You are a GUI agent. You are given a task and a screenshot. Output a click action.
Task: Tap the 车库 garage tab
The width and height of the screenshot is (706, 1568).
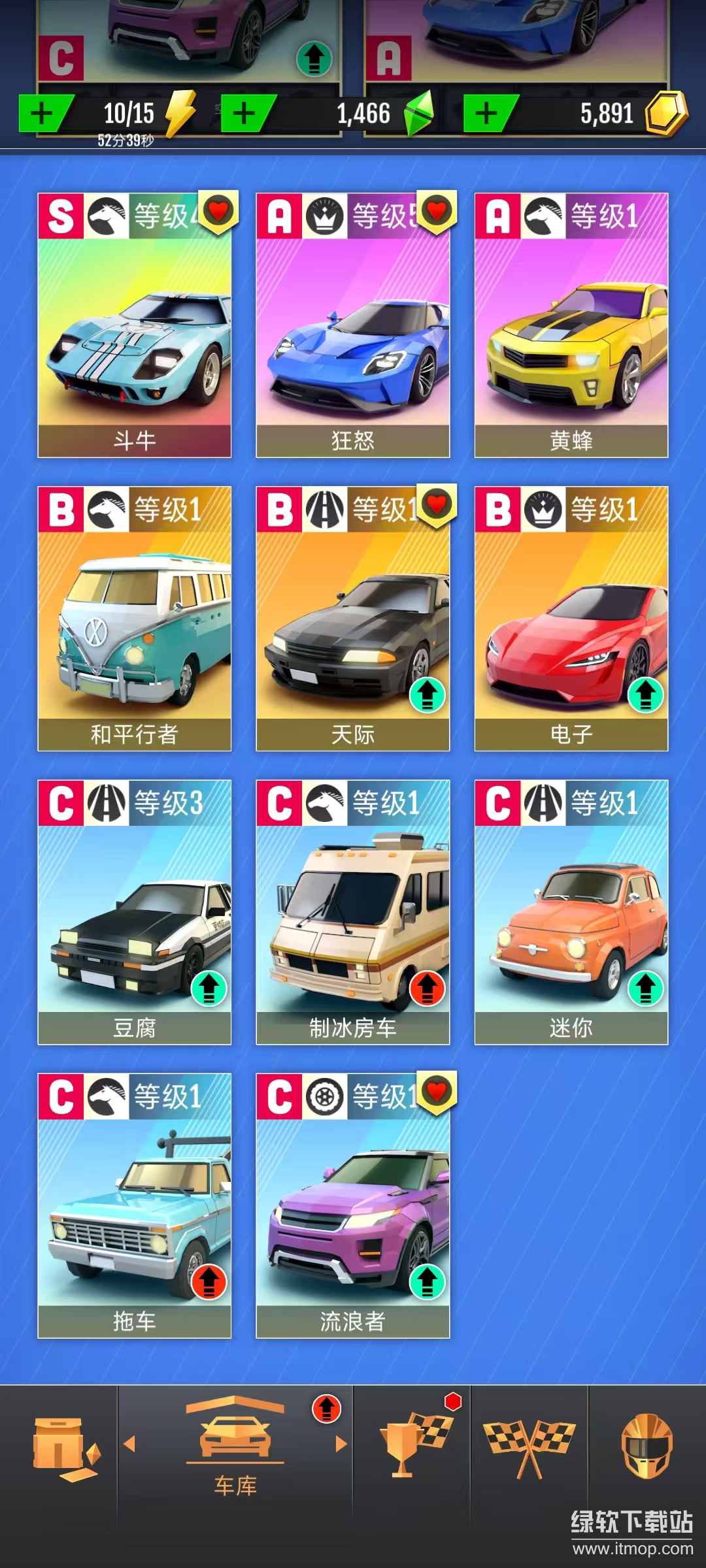[x=235, y=1445]
